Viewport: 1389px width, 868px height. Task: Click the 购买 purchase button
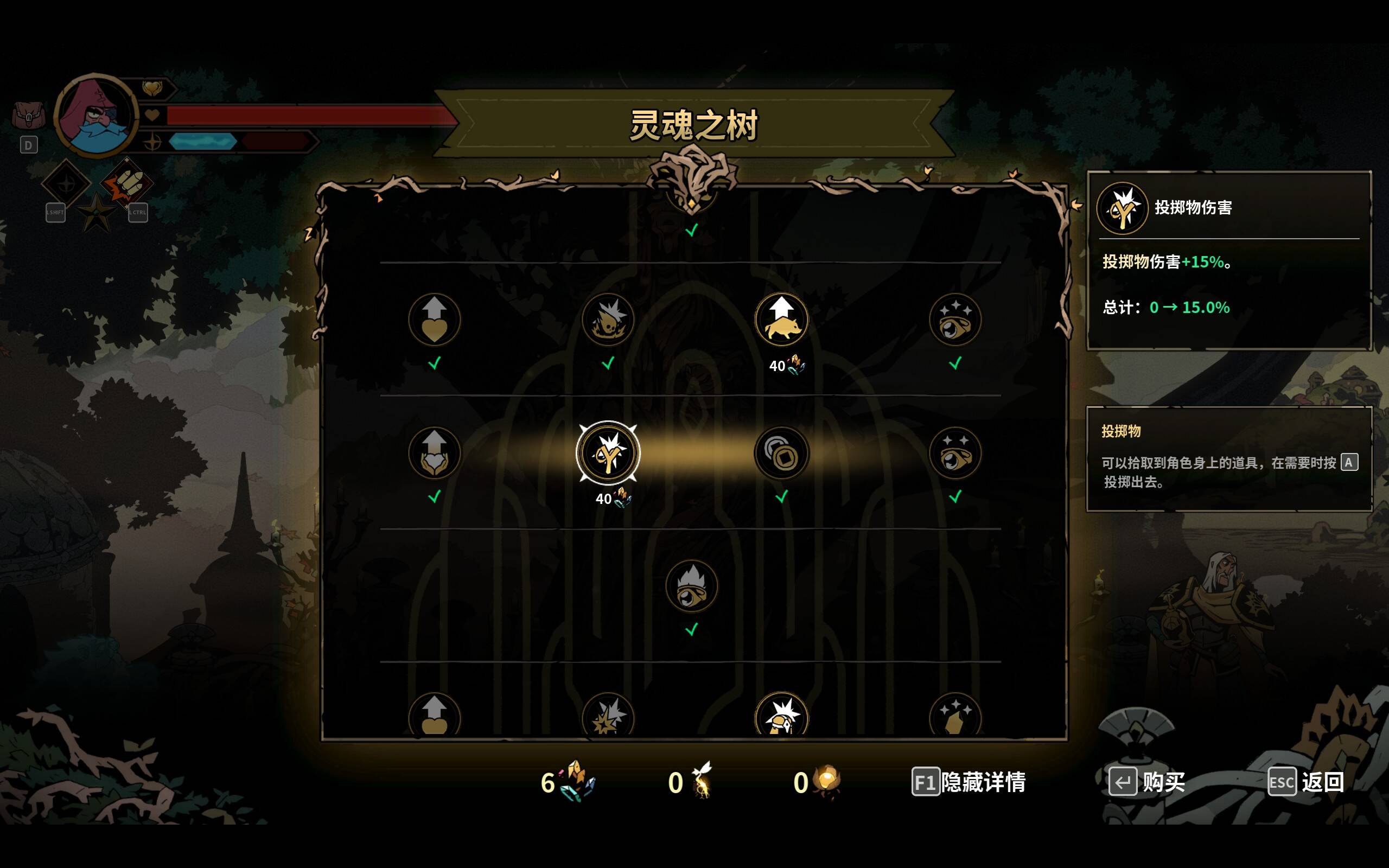click(x=1148, y=782)
